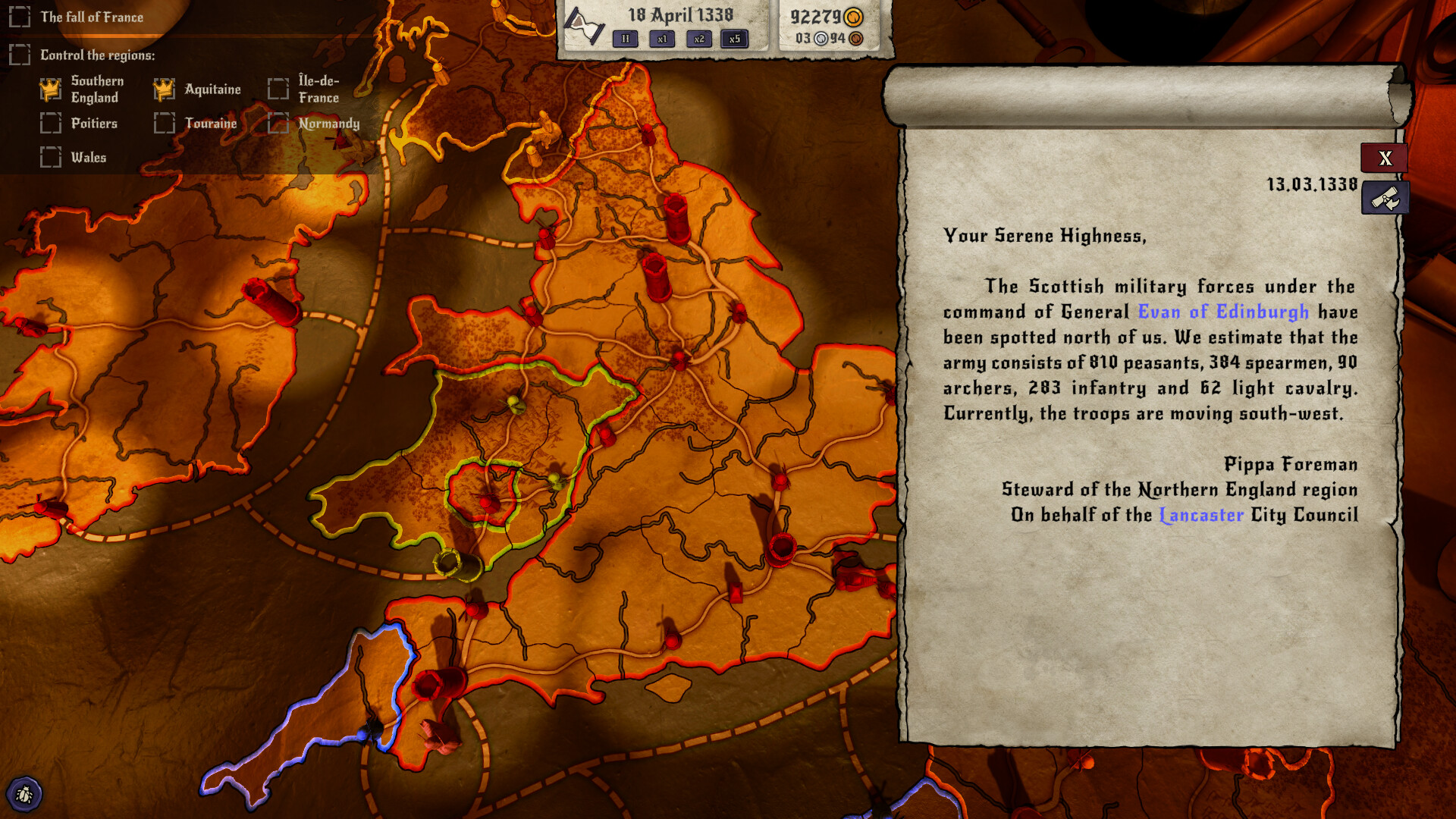The height and width of the screenshot is (819, 1456).
Task: Set game speed to x2
Action: click(698, 39)
